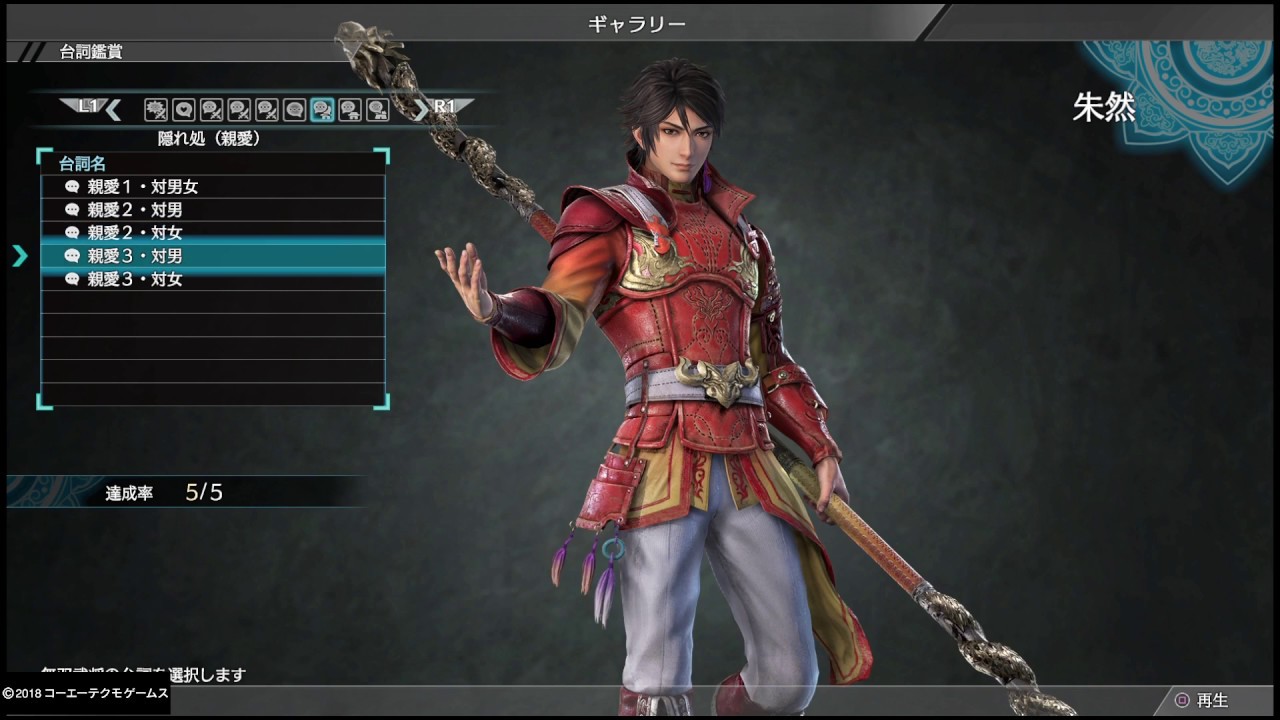Screen dimensions: 1280x720
Task: Select the highlighted hideout speech category tab
Action: (x=322, y=110)
